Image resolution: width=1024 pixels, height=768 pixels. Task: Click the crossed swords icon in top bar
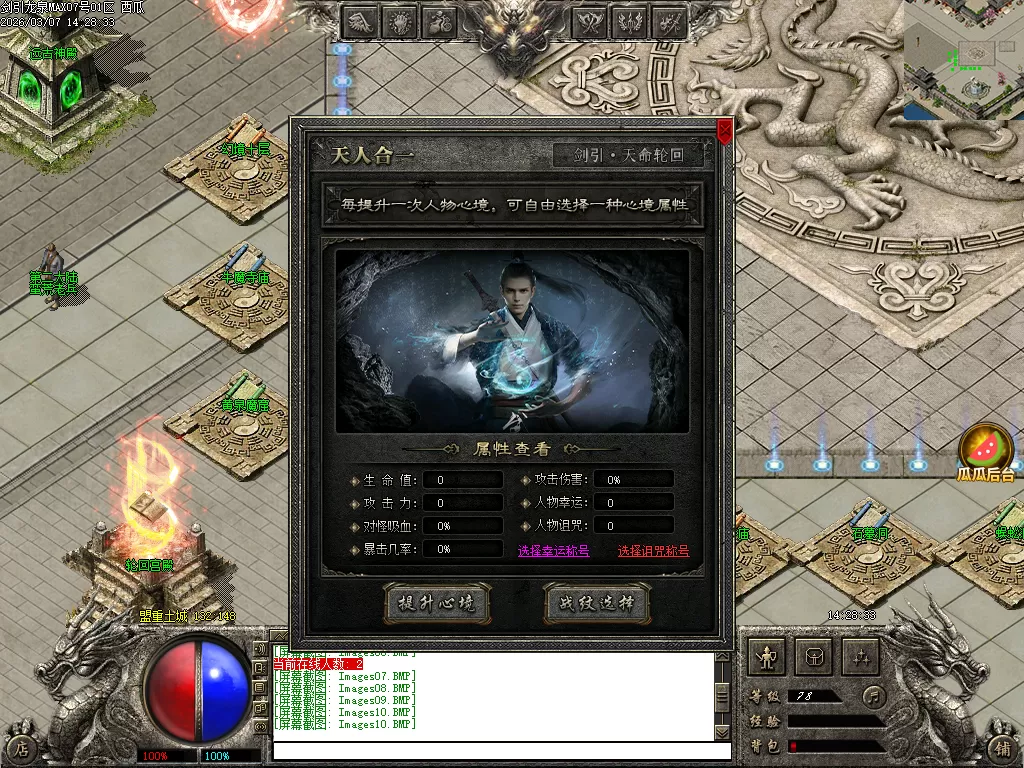[x=667, y=21]
